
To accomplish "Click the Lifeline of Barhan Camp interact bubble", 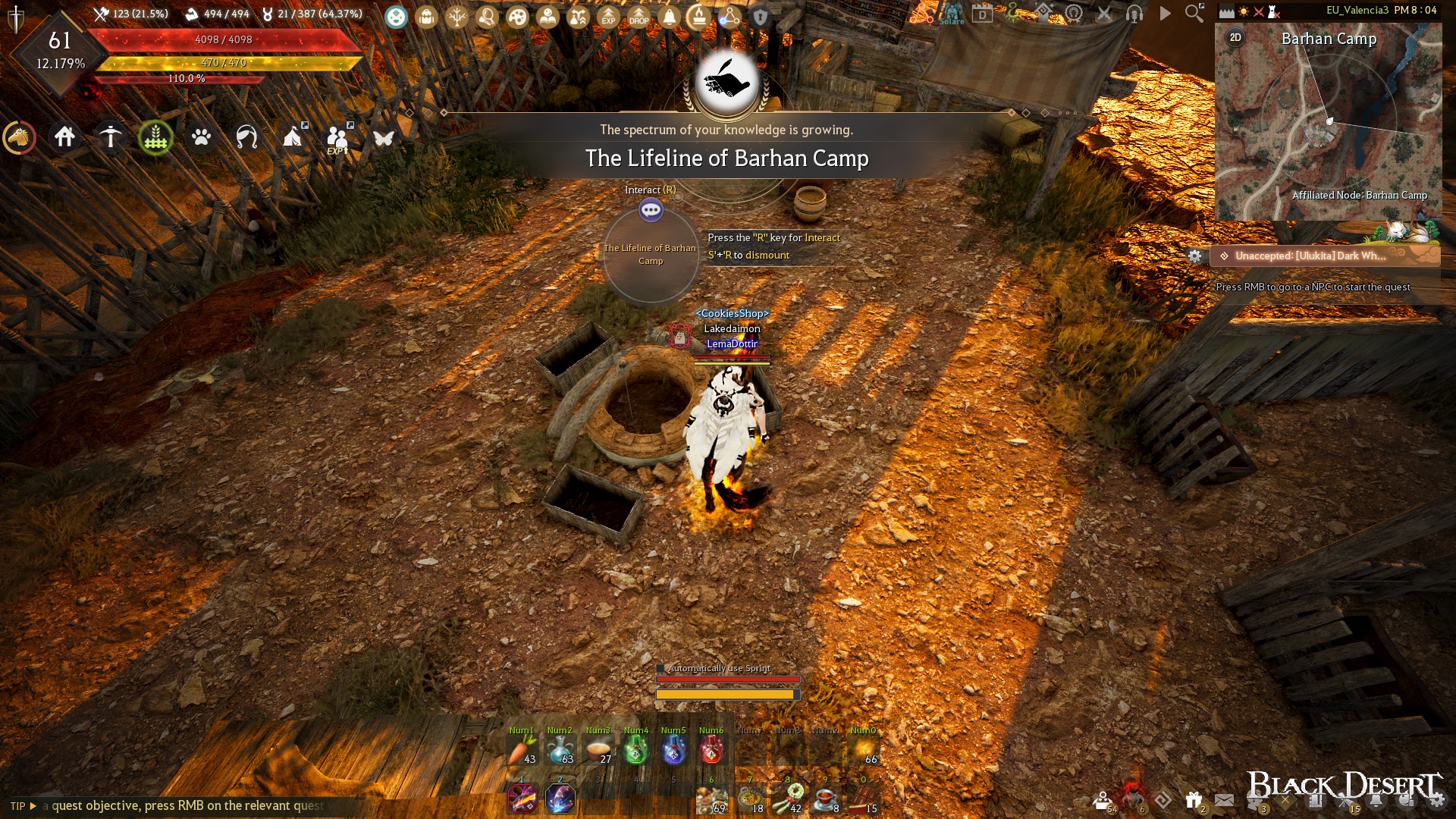I will pos(651,210).
